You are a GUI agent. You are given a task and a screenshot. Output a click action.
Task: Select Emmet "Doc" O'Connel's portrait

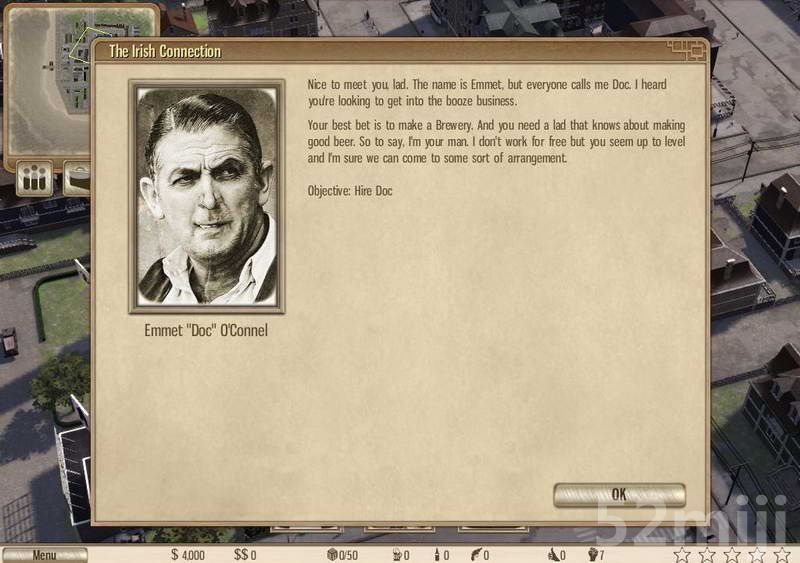pos(207,197)
